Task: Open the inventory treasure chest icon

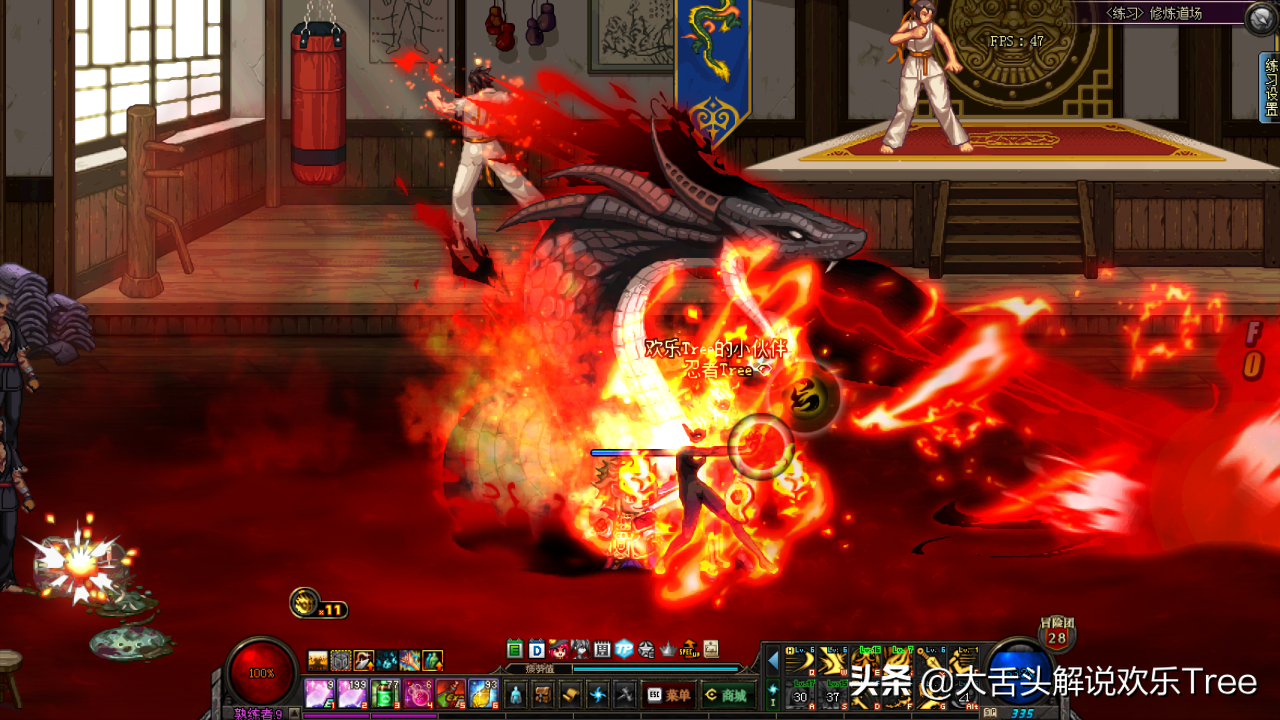Action: [x=542, y=694]
